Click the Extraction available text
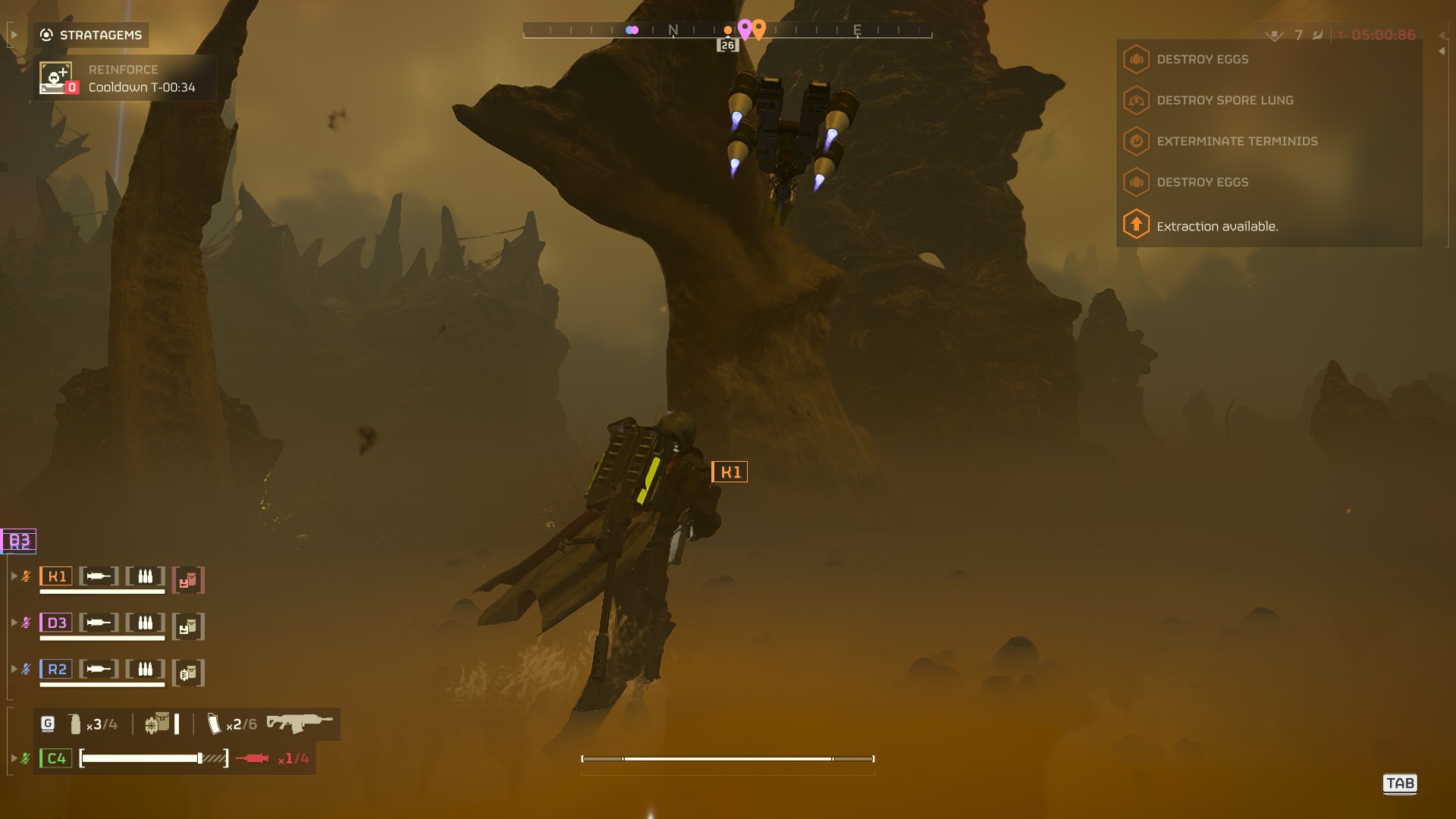Screen dimensions: 1456x819 click(x=1217, y=226)
